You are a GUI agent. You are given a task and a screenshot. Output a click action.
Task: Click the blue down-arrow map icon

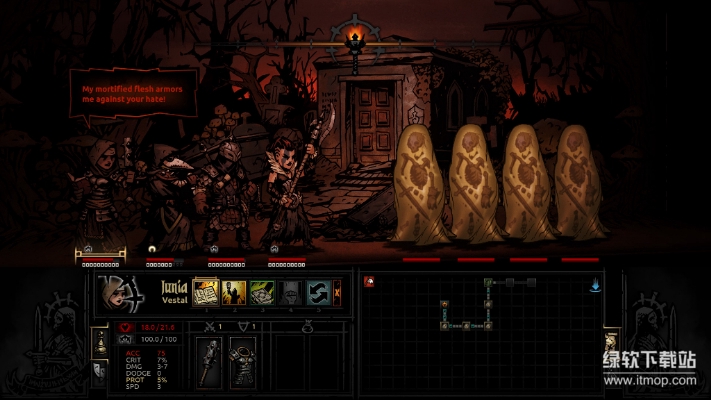tap(595, 285)
